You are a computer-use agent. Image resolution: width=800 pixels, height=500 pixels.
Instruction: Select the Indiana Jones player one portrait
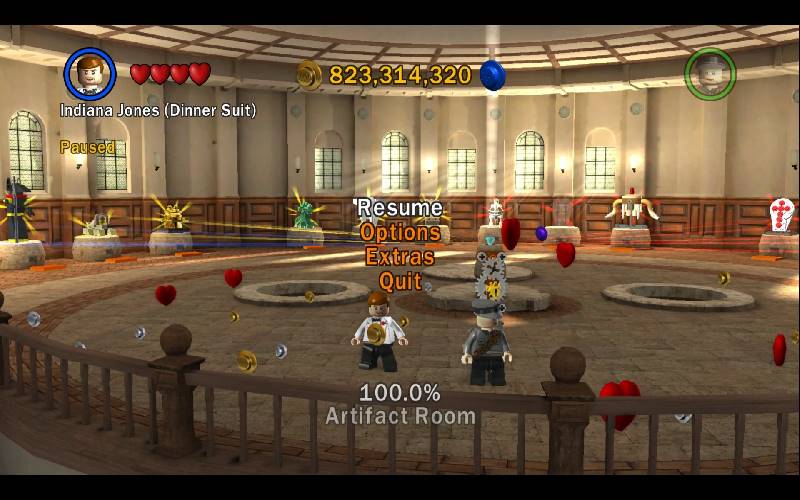point(90,73)
